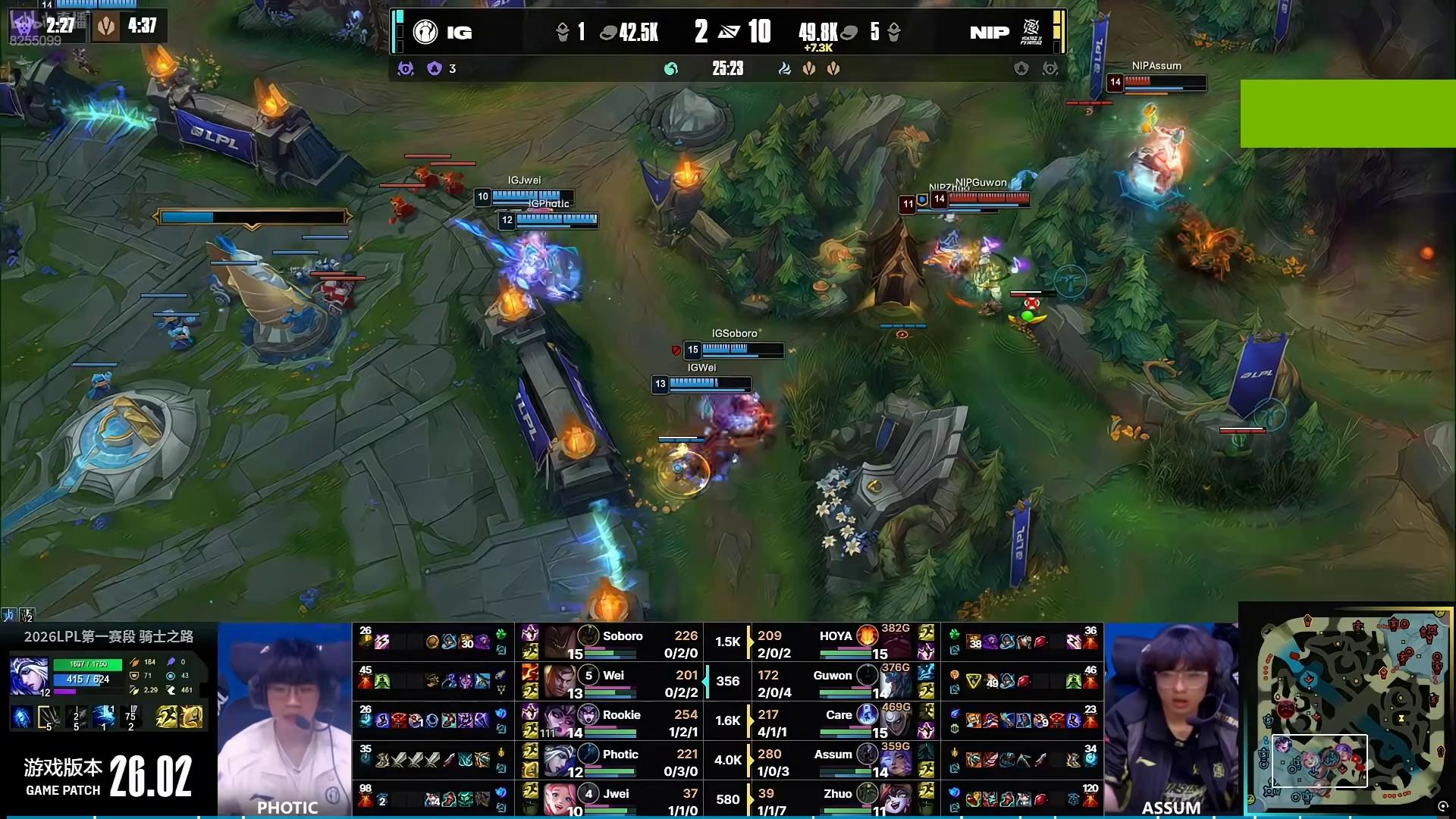Select Soboro's row in the scoreboard
This screenshot has width=1456, height=819.
622,642
